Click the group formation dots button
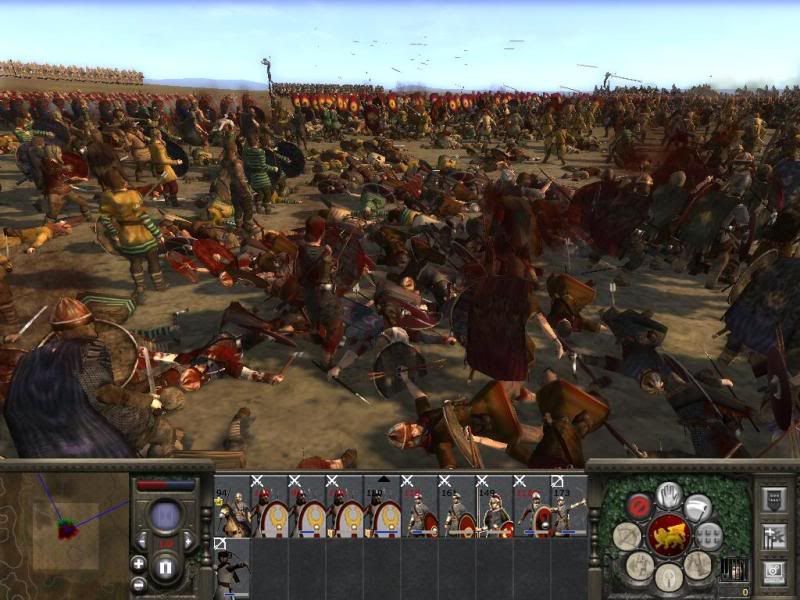 (x=709, y=536)
